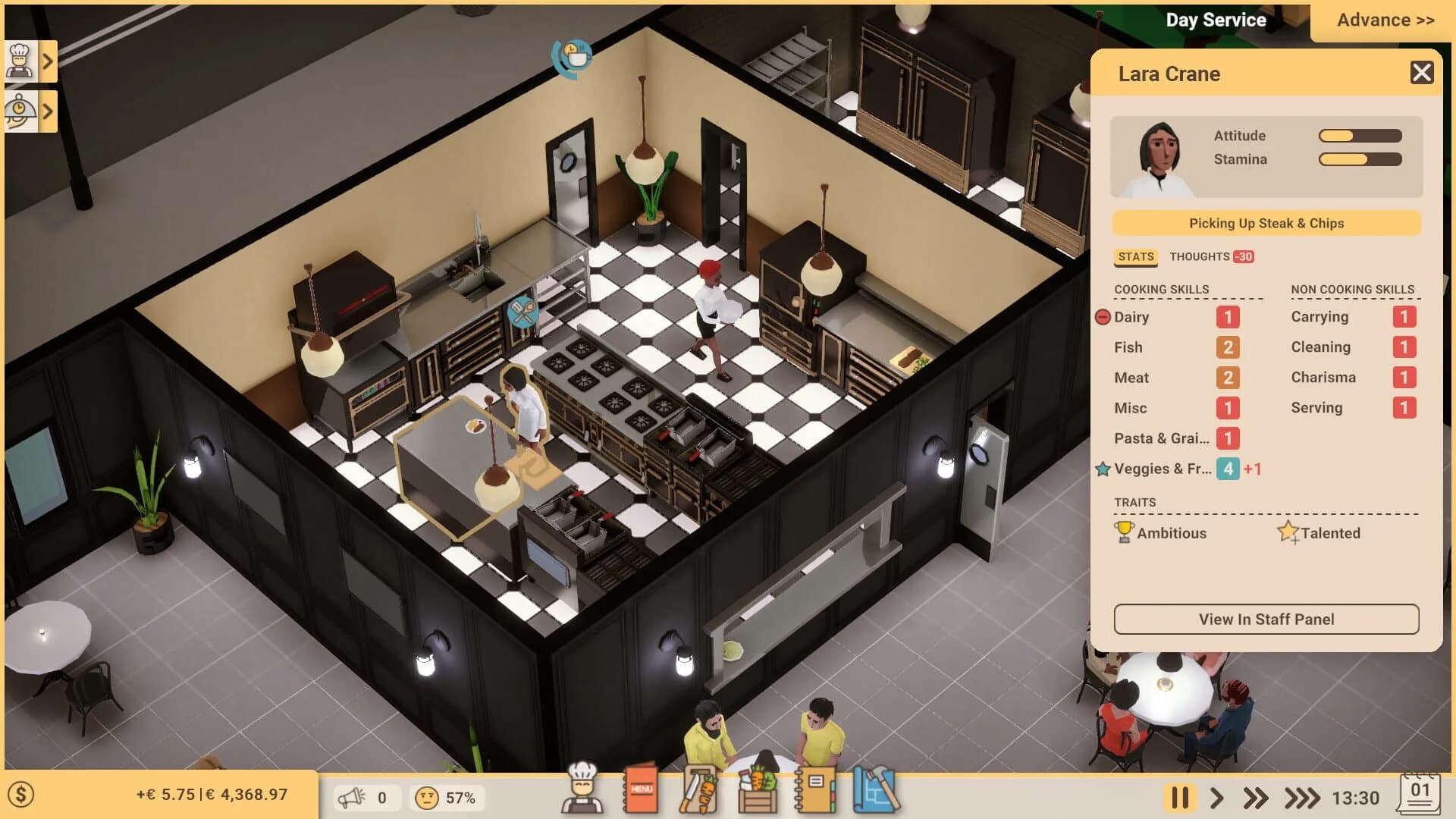
Task: Switch to the STATS tab
Action: (x=1134, y=256)
